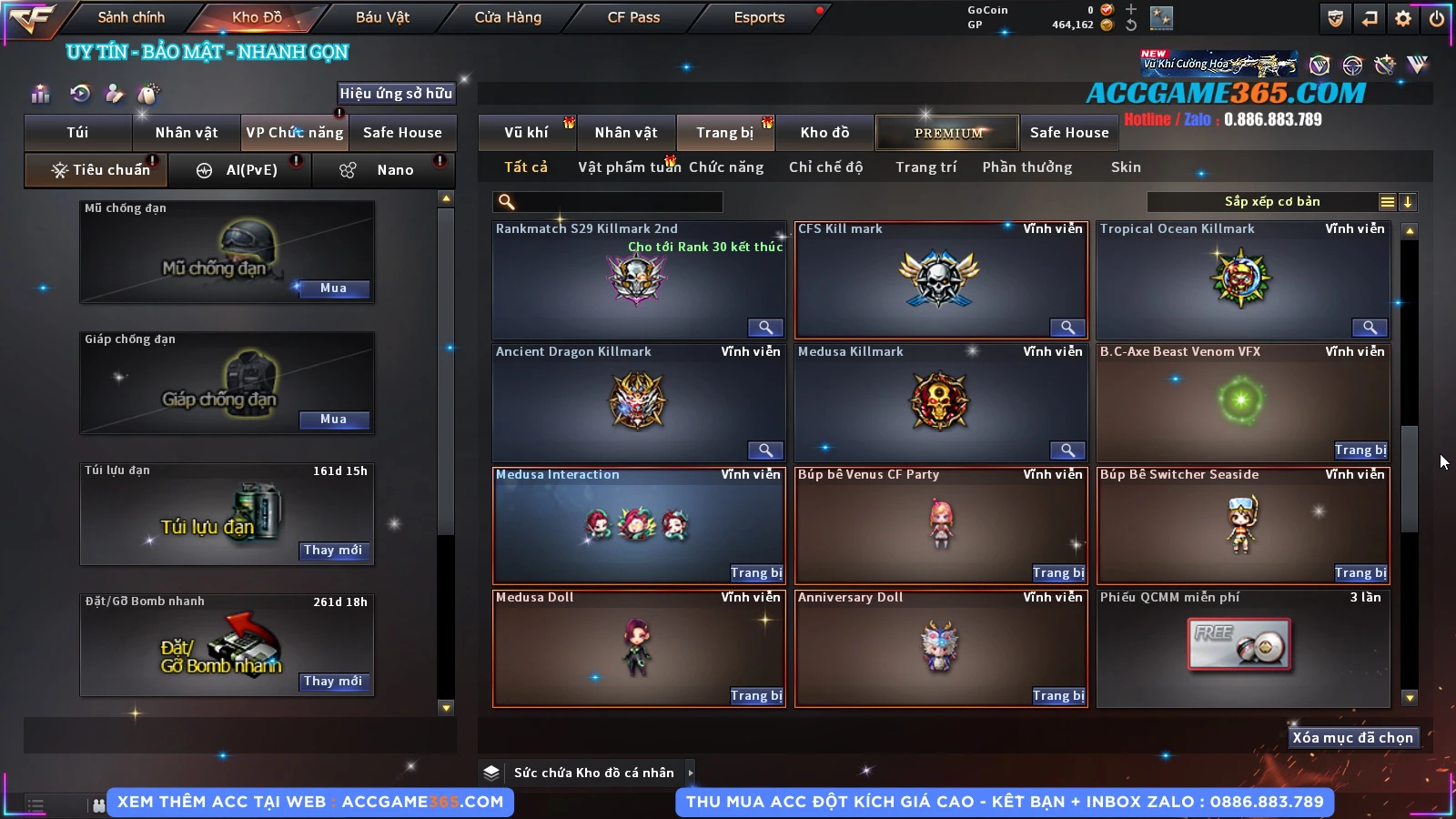Equip the Medusa Doll

756,696
